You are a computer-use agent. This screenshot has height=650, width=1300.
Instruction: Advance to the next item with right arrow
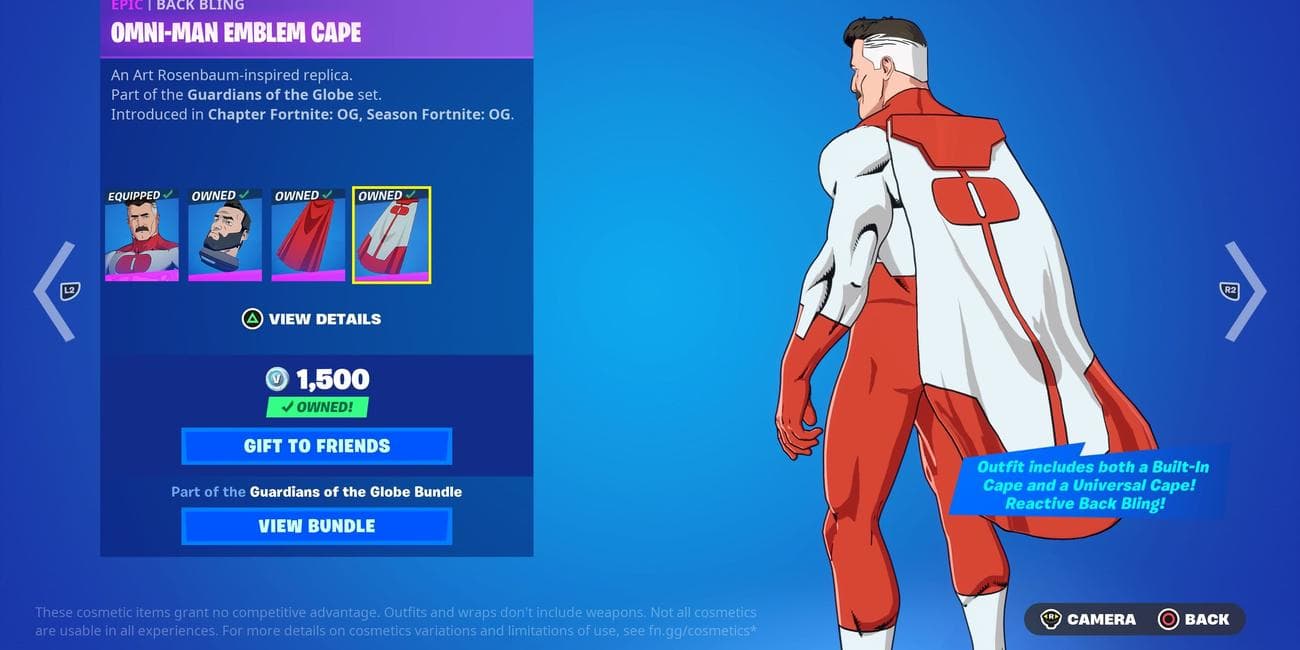click(1244, 291)
